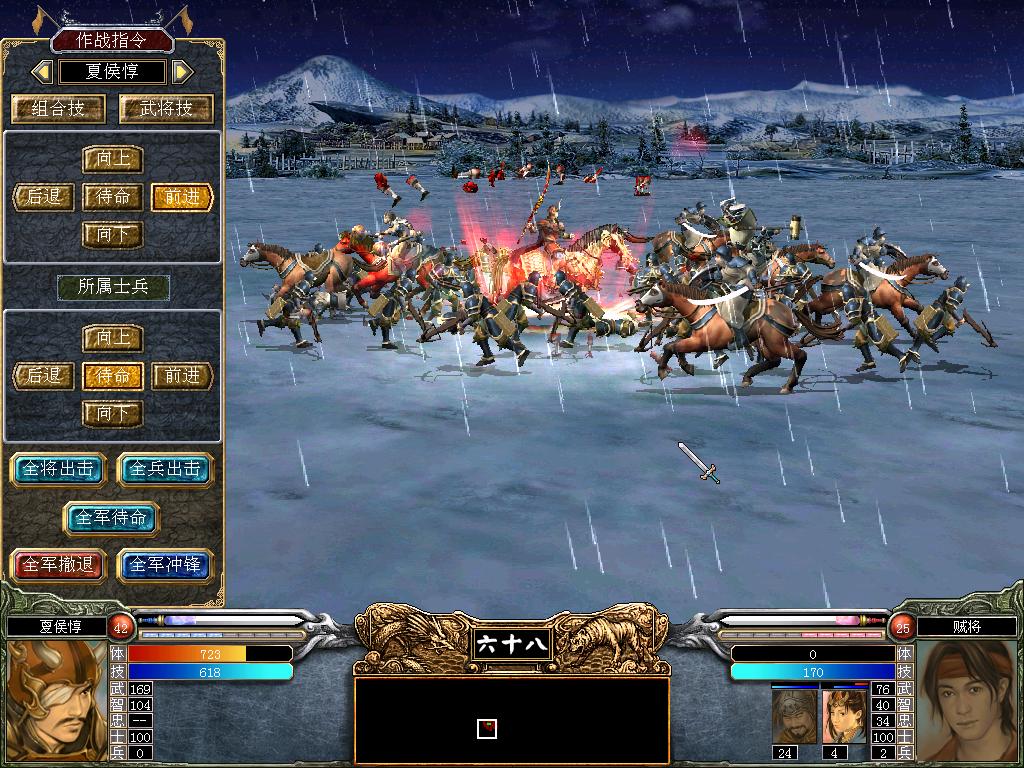Order 夏侯惇 to advance with highlighted 前进
This screenshot has height=768, width=1024.
(182, 197)
